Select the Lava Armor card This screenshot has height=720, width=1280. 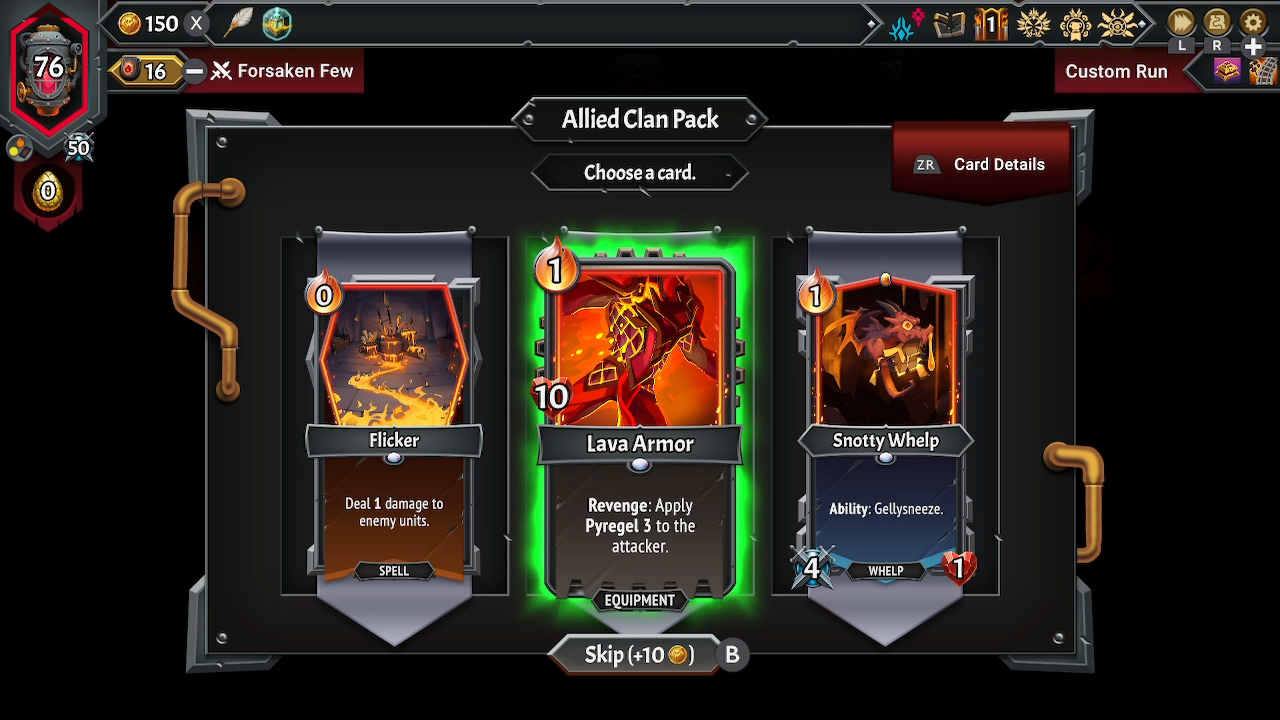pos(639,420)
